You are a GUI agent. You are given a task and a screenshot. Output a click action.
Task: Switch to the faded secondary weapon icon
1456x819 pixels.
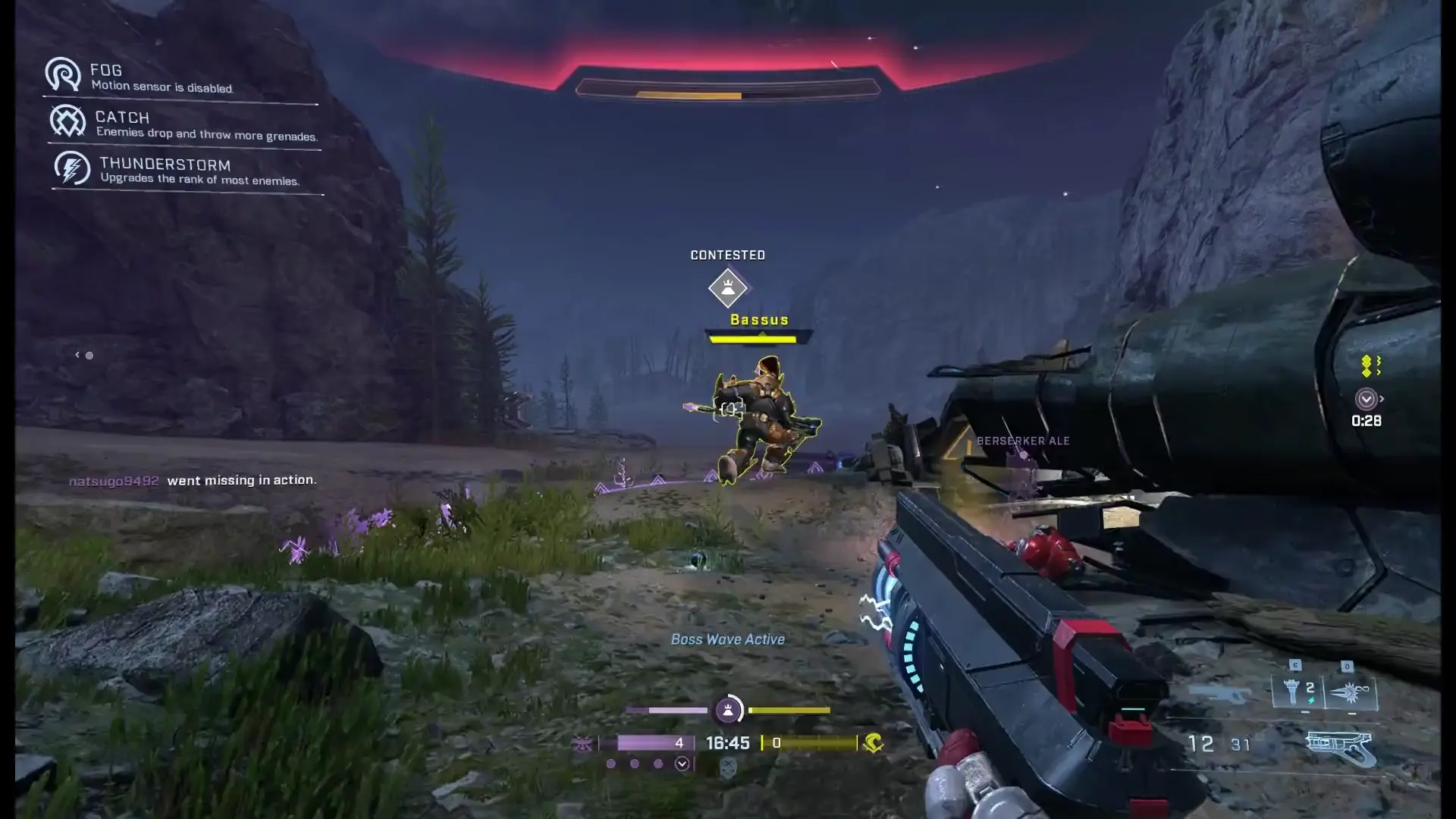(1219, 693)
